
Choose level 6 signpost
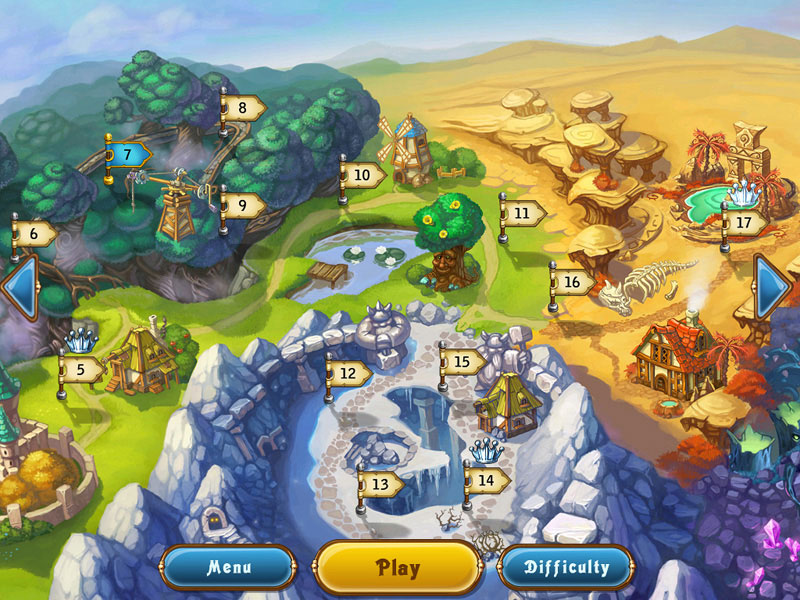coord(35,234)
